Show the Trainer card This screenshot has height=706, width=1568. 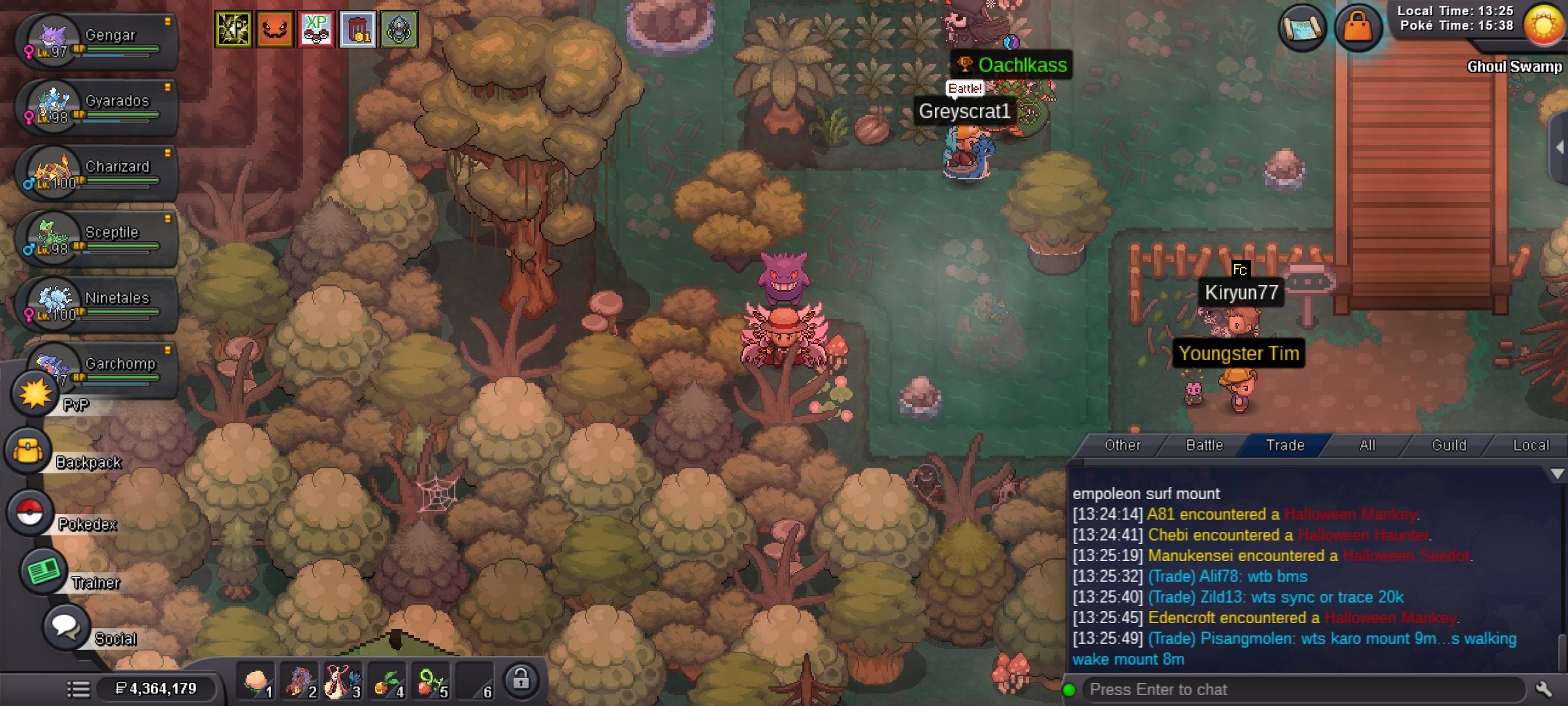coord(43,571)
